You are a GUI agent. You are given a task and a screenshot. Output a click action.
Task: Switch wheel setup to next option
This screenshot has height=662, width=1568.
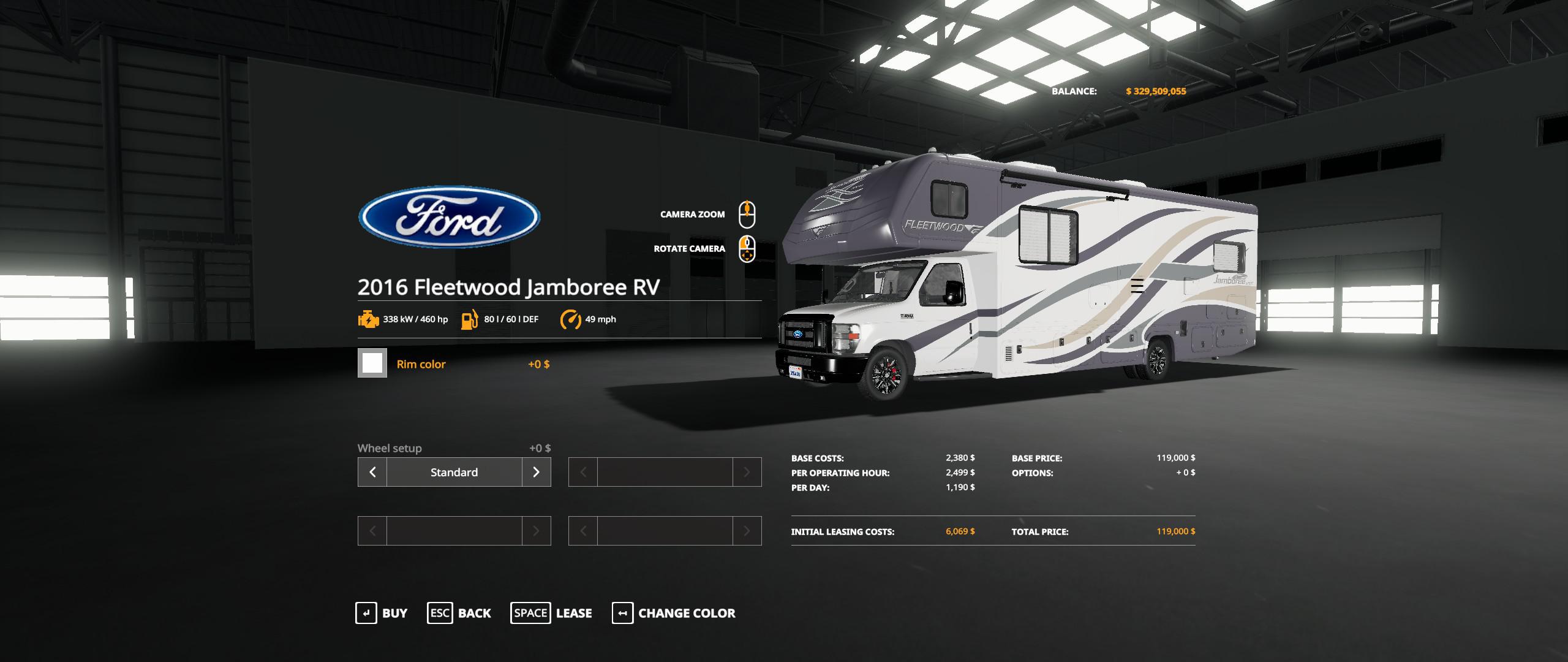coord(537,472)
